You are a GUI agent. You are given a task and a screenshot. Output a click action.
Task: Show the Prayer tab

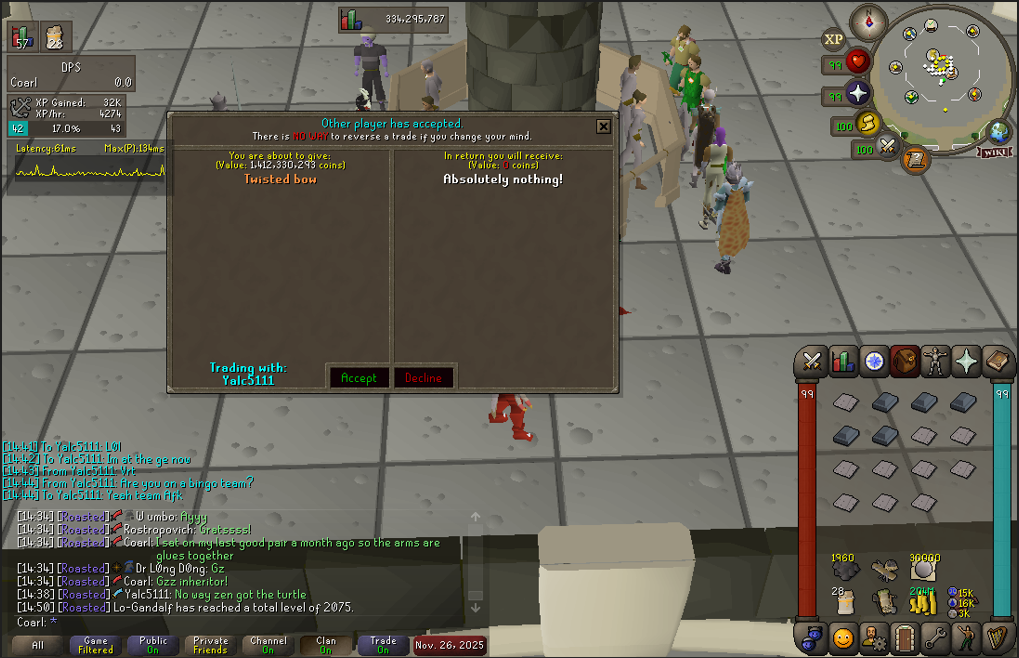(967, 361)
